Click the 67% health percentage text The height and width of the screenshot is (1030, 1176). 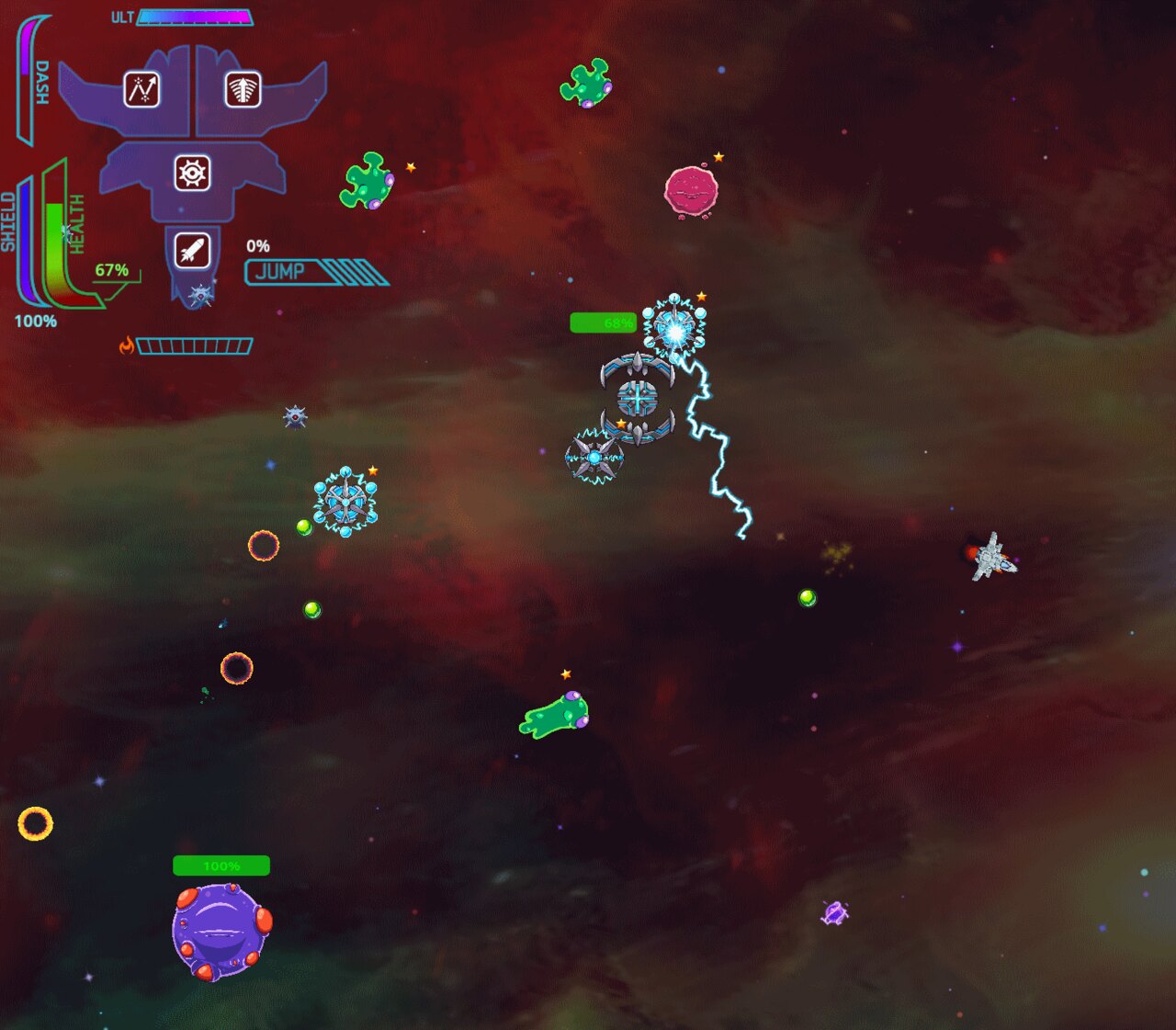111,269
